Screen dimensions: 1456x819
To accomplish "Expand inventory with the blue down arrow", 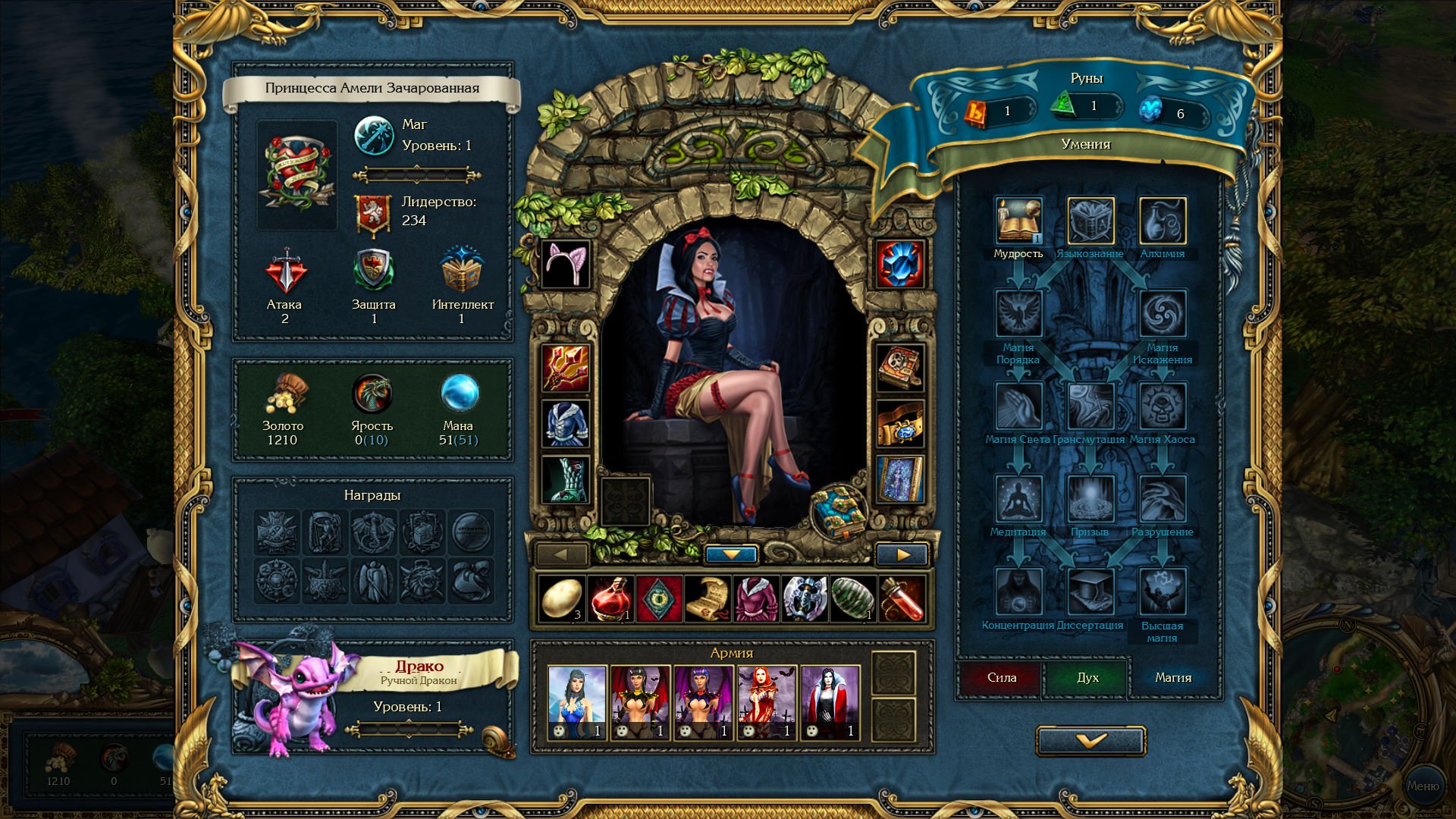I will point(731,555).
